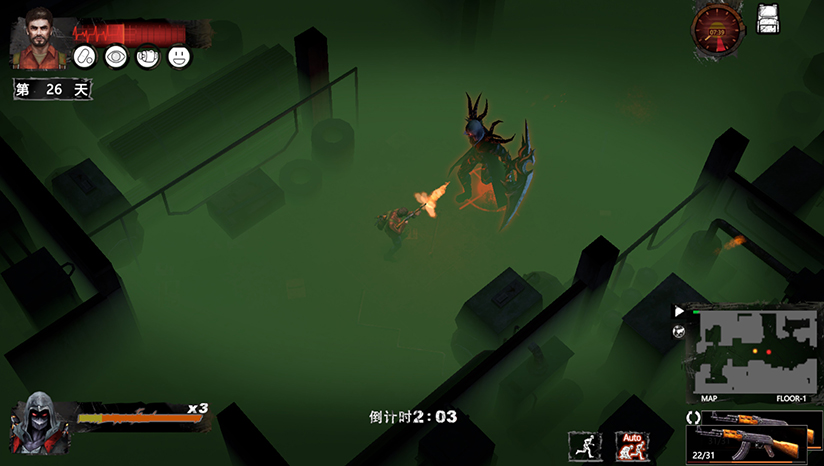
Task: Click the fist status icon
Action: tap(146, 58)
